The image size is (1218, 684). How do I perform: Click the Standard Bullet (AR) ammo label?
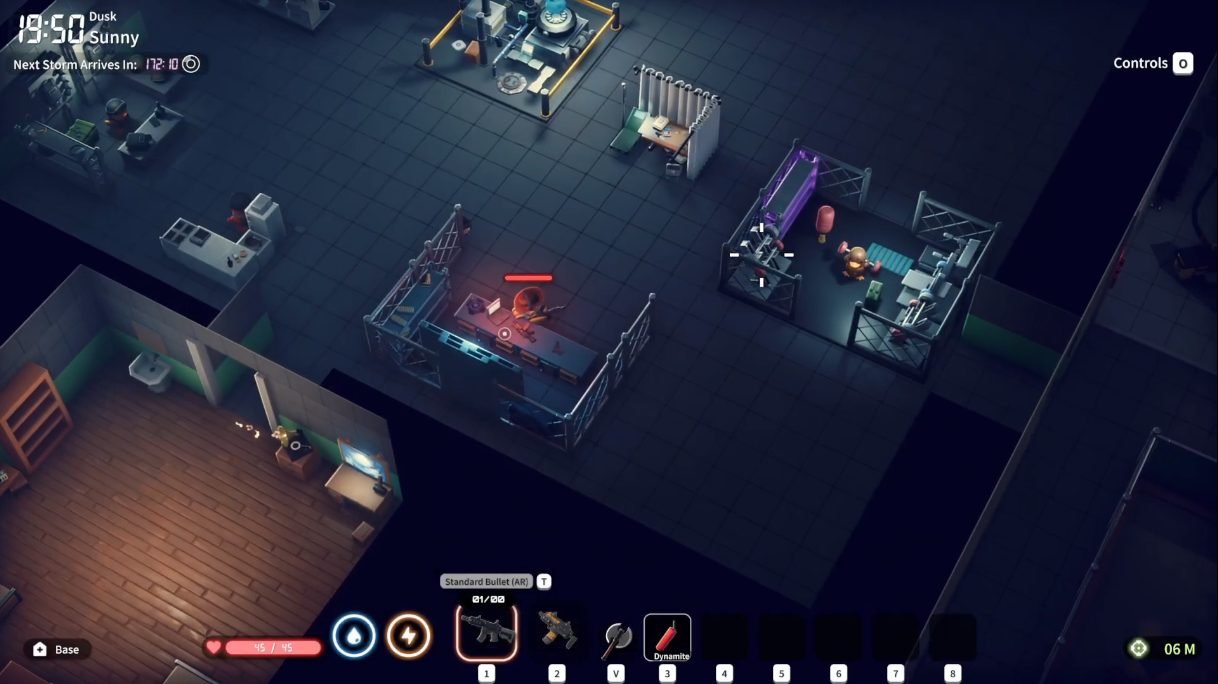click(x=486, y=582)
